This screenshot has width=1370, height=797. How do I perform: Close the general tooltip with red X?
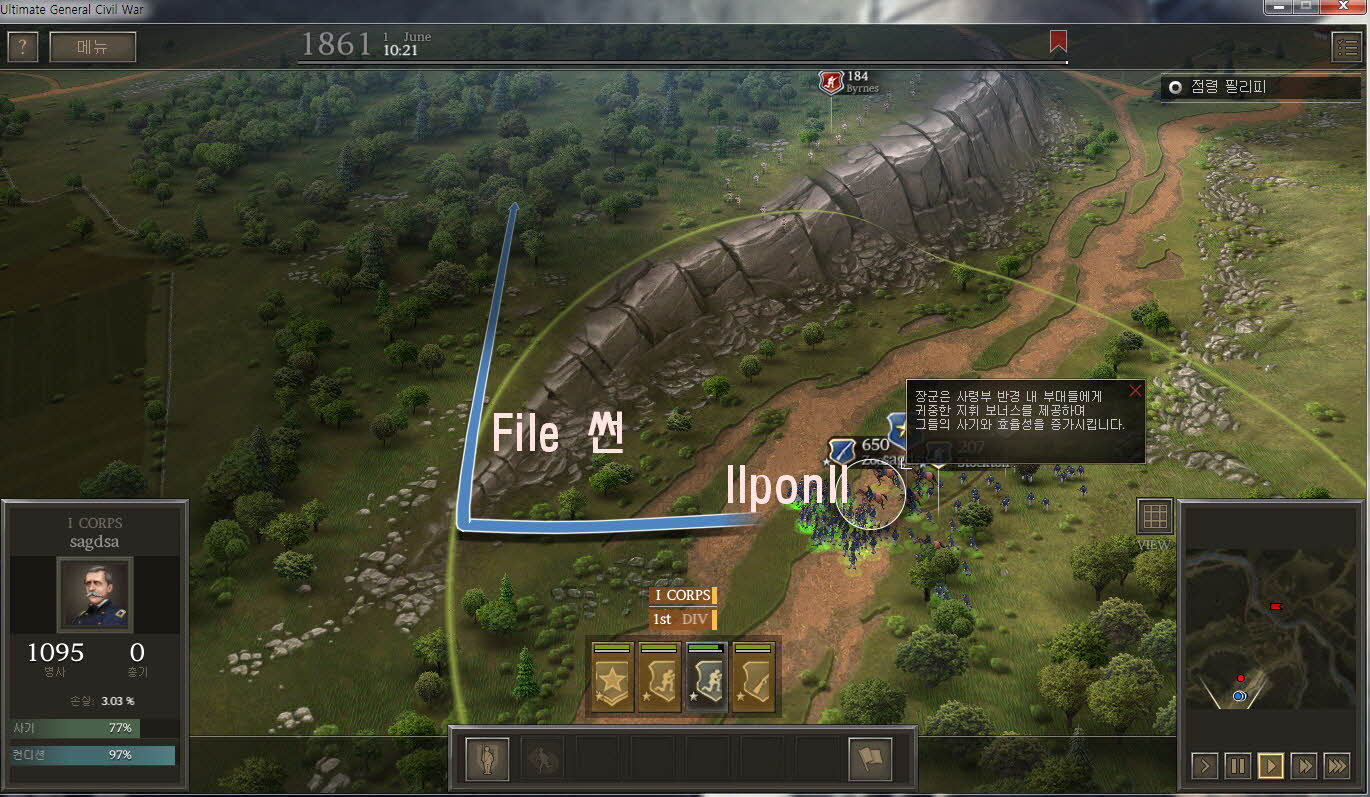click(x=1135, y=391)
